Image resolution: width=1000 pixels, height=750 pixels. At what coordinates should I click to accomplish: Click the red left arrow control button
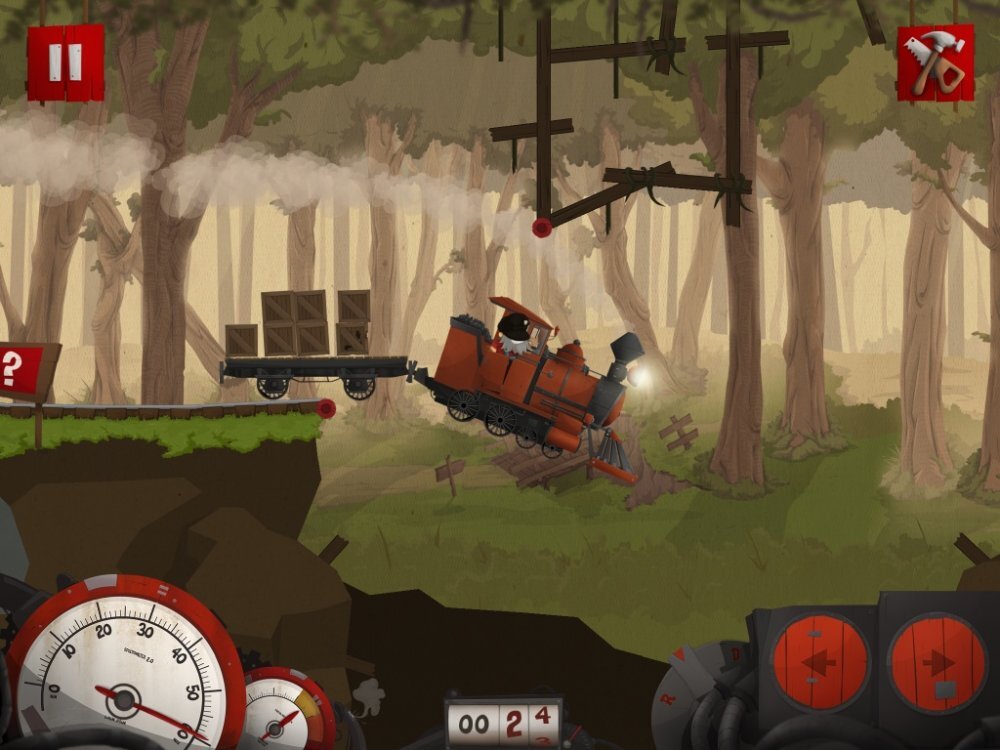point(819,662)
